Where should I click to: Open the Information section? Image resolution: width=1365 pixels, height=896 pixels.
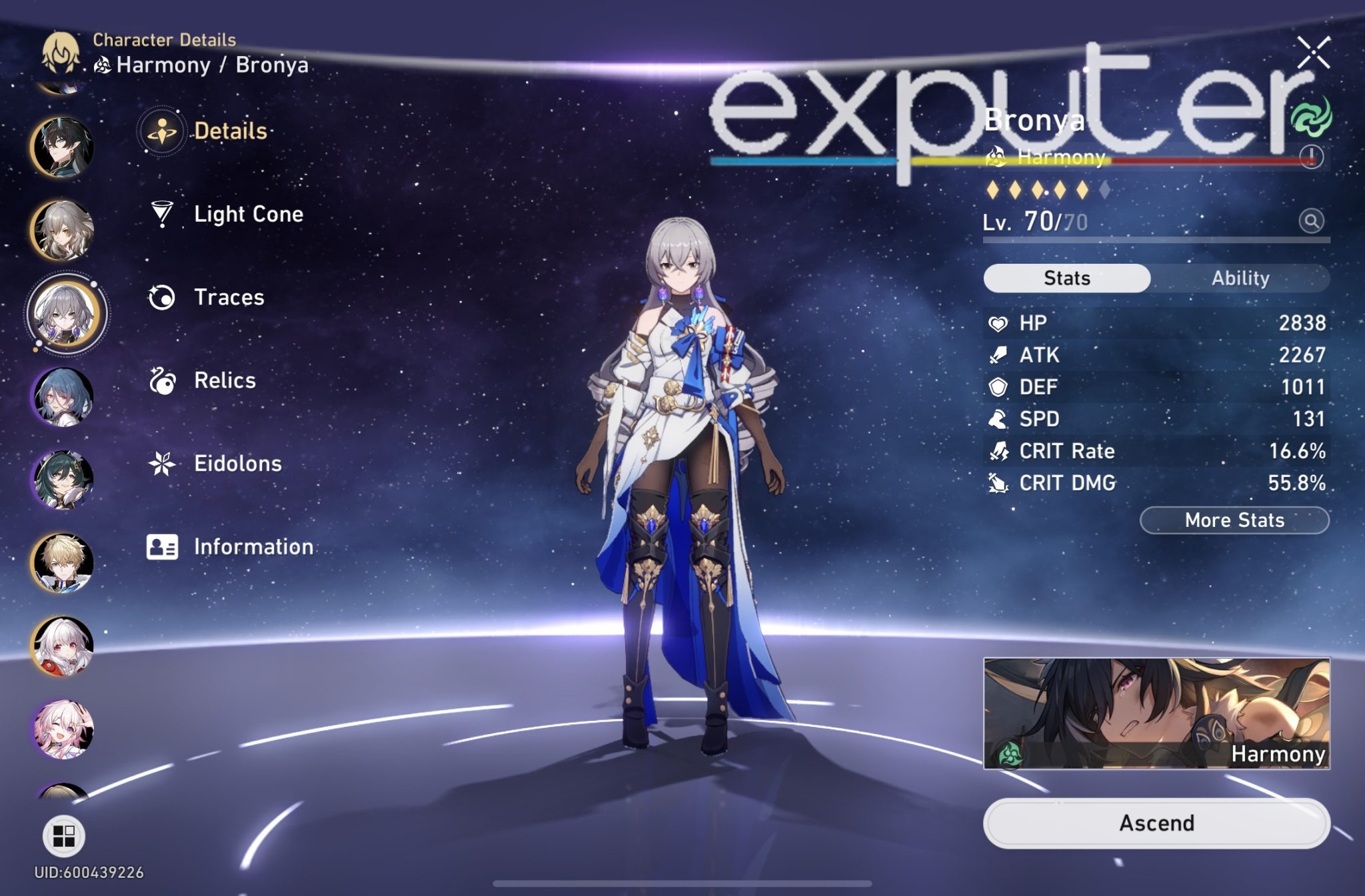pos(253,547)
